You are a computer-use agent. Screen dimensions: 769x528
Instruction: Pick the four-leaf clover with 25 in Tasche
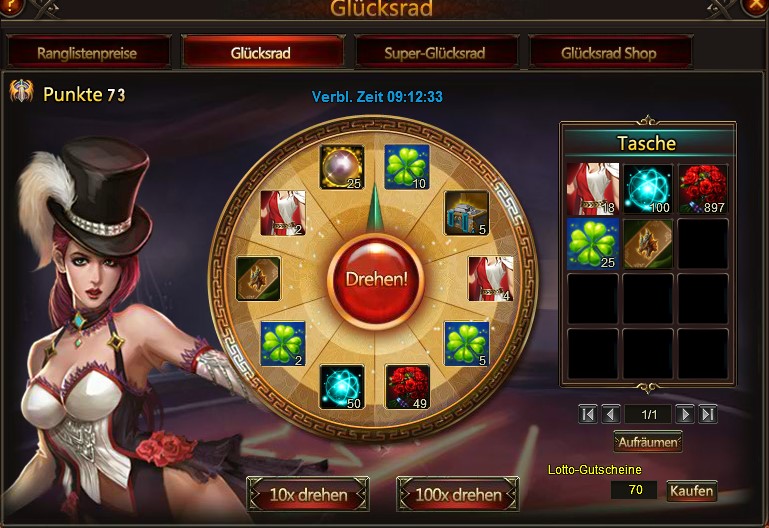tap(592, 244)
